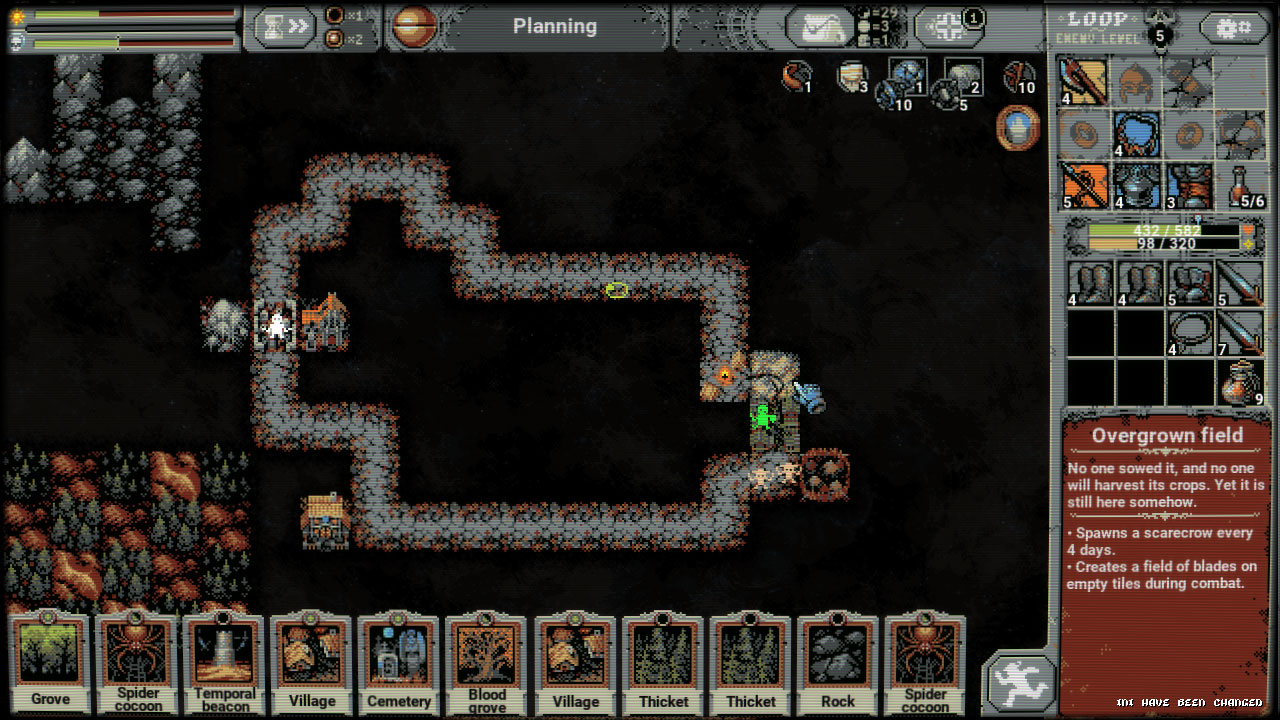Select the equipped chest armor slot
The image size is (1280, 720).
point(1137,186)
